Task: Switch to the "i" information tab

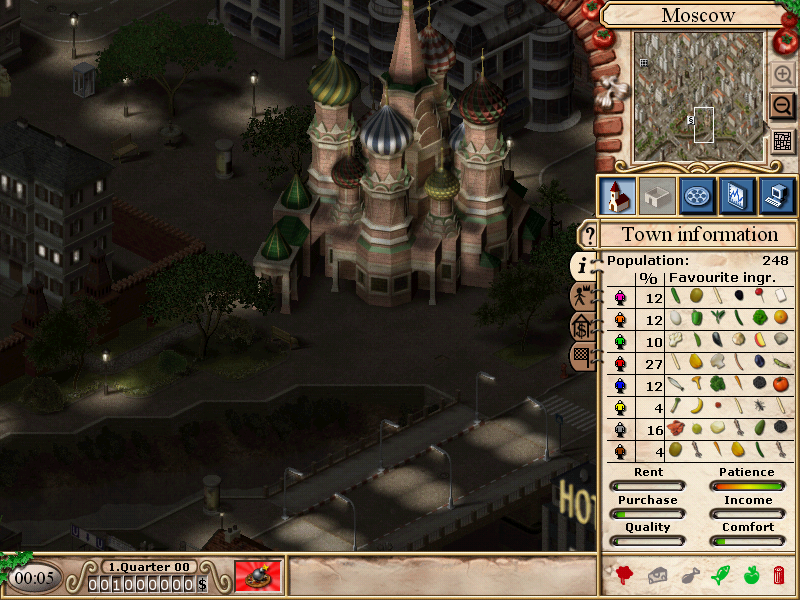Action: (x=583, y=265)
